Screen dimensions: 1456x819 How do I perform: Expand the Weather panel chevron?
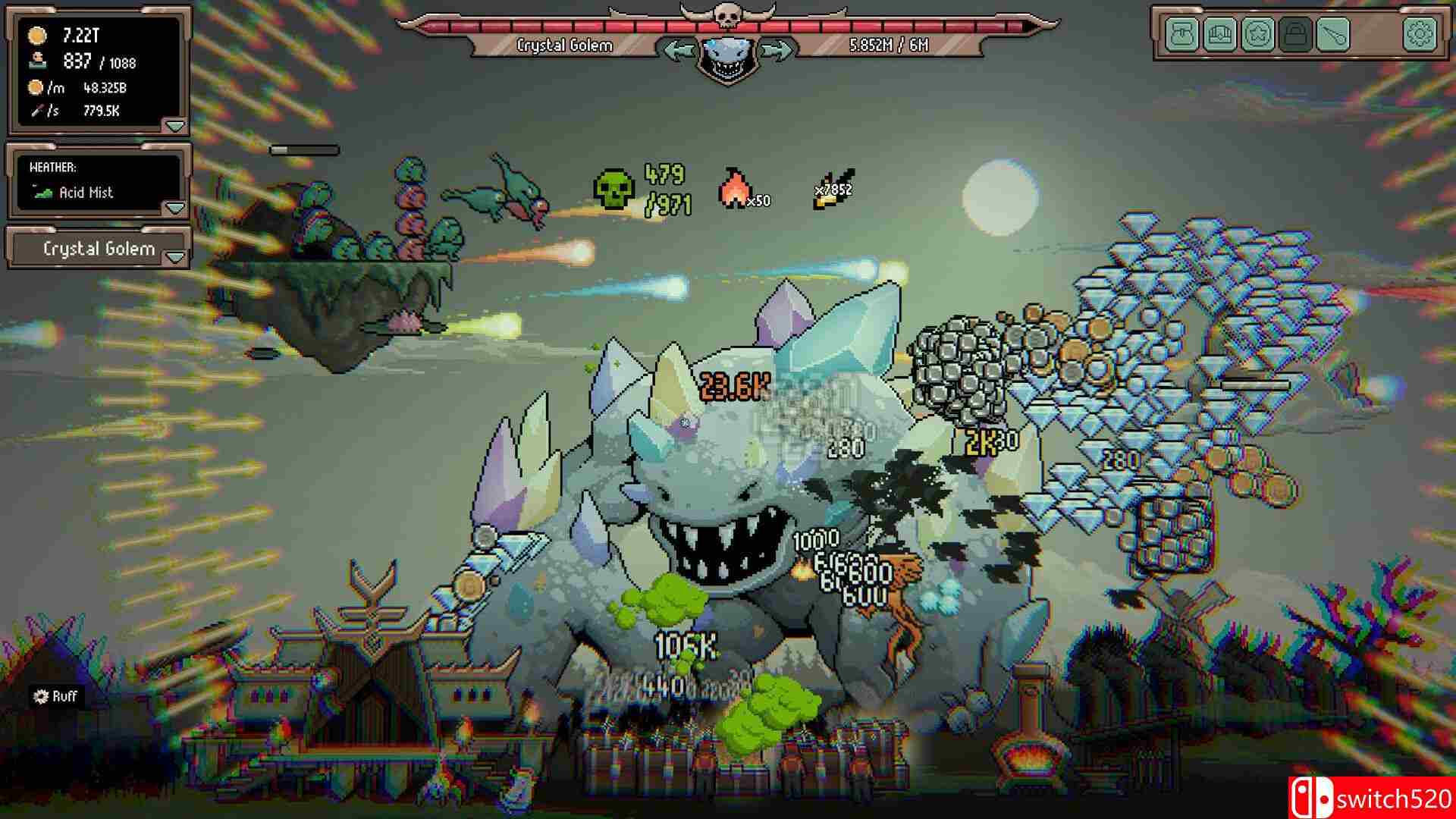176,206
